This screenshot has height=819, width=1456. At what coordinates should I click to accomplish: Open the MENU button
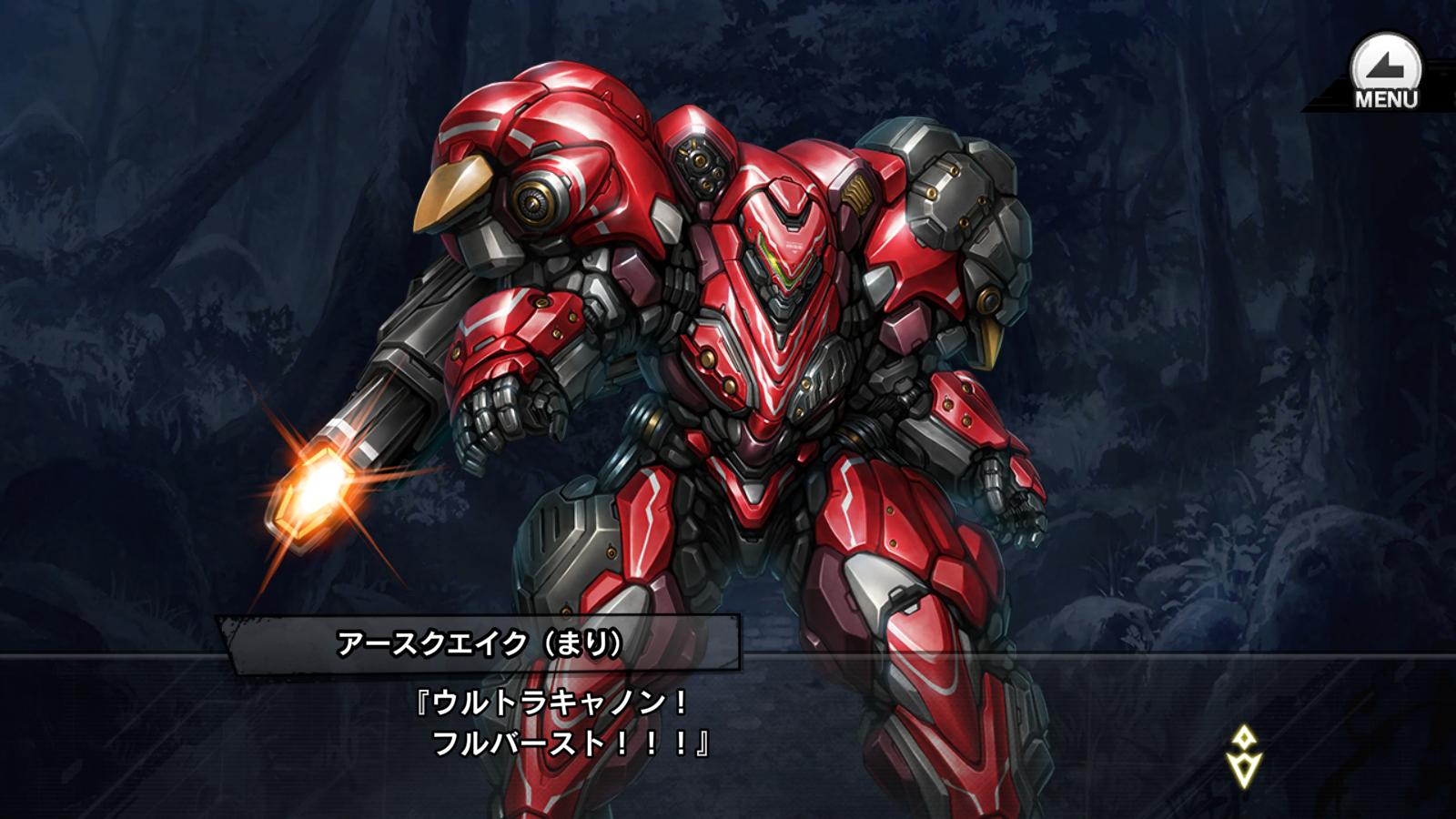coord(1385,73)
